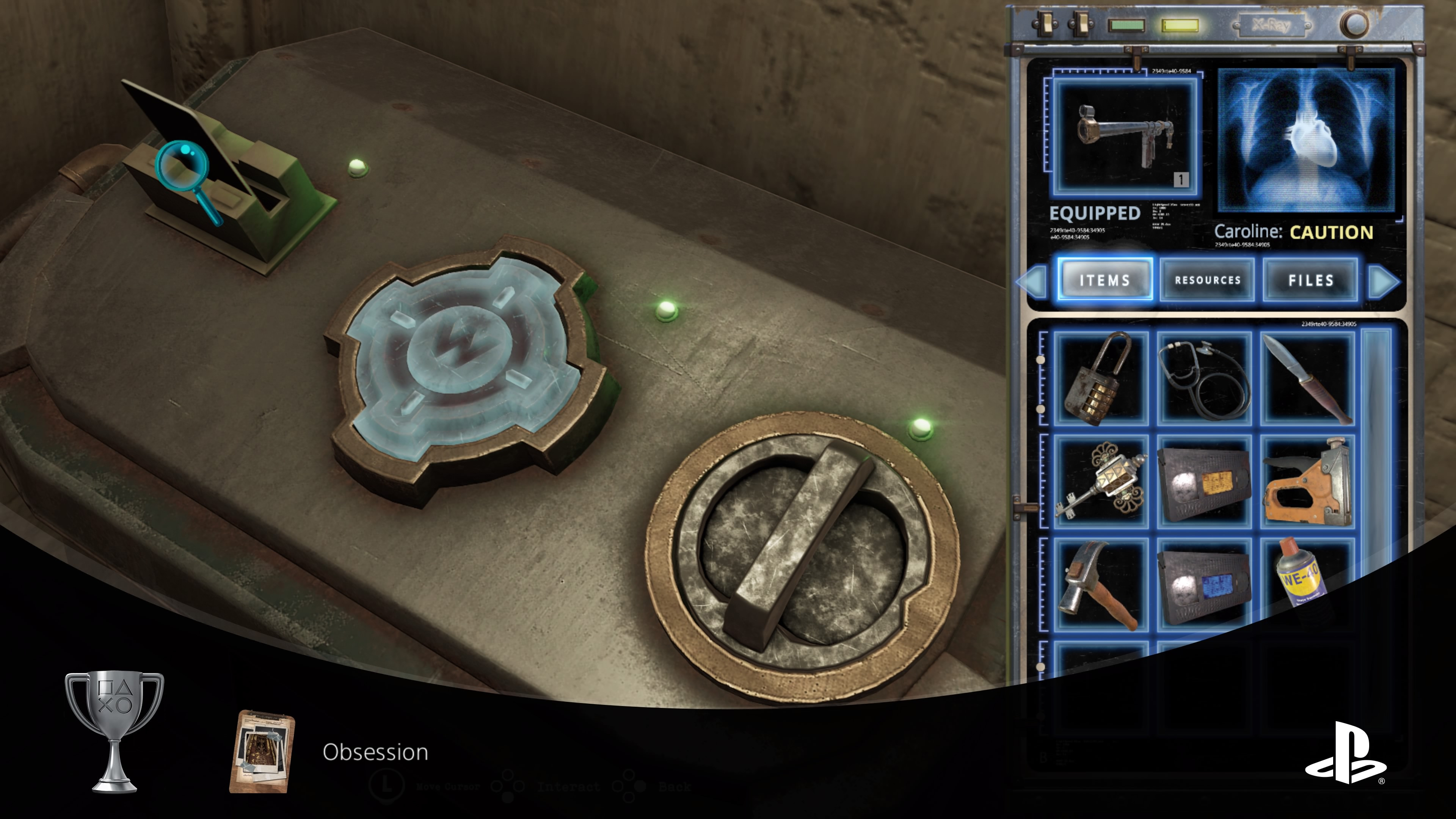Open the Obsession trophy notification
The height and width of the screenshot is (819, 1456).
pyautogui.click(x=375, y=752)
